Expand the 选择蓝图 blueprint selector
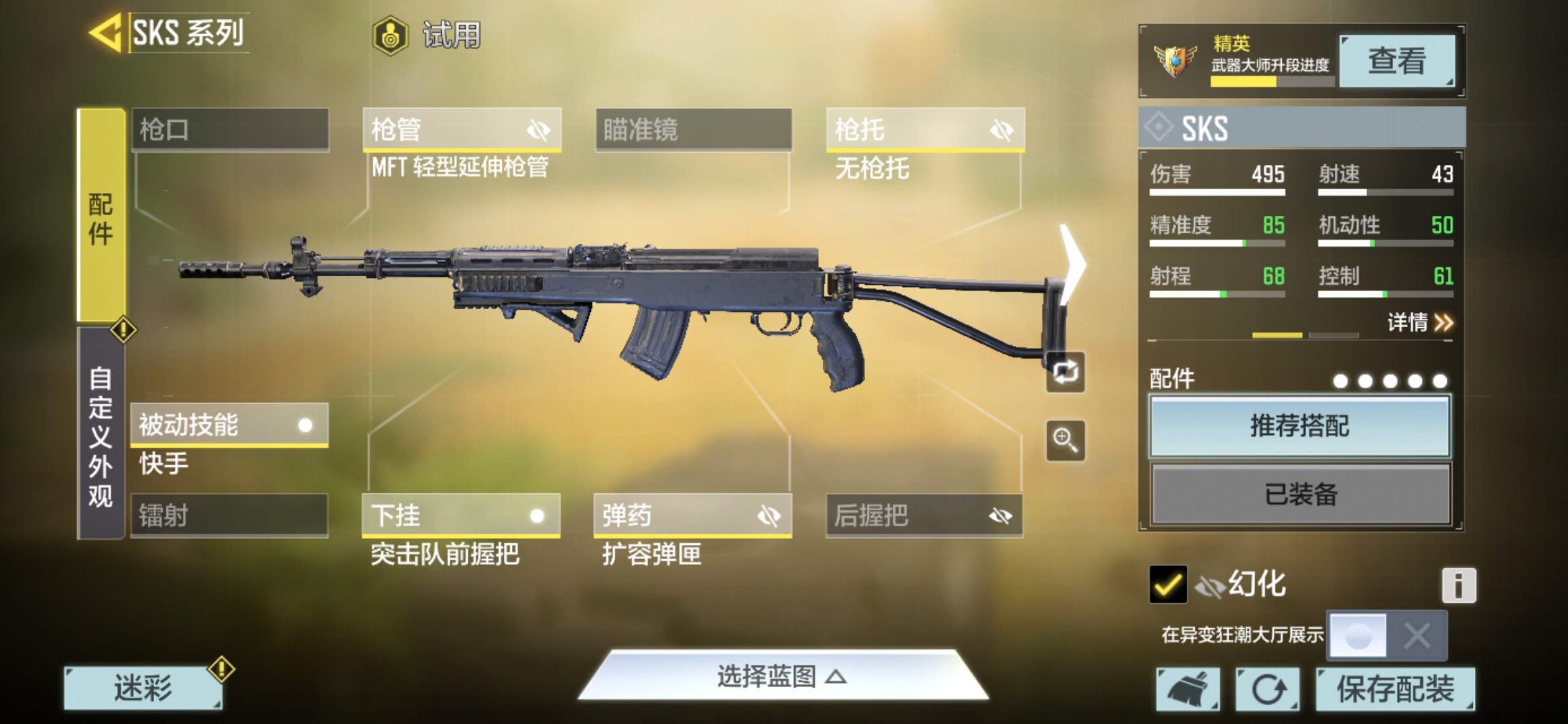 [781, 676]
